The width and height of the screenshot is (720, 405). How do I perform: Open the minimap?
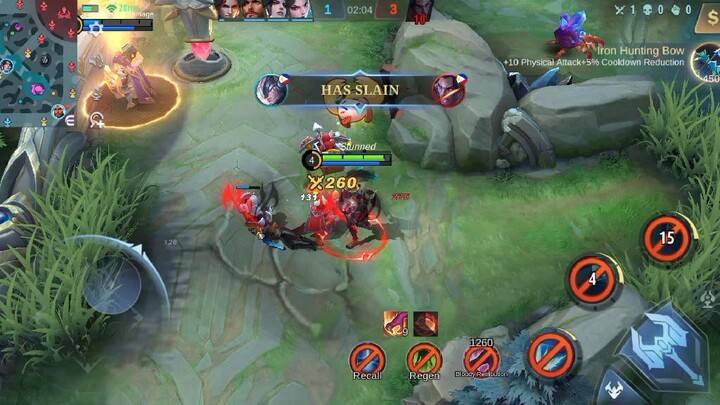pos(38,60)
